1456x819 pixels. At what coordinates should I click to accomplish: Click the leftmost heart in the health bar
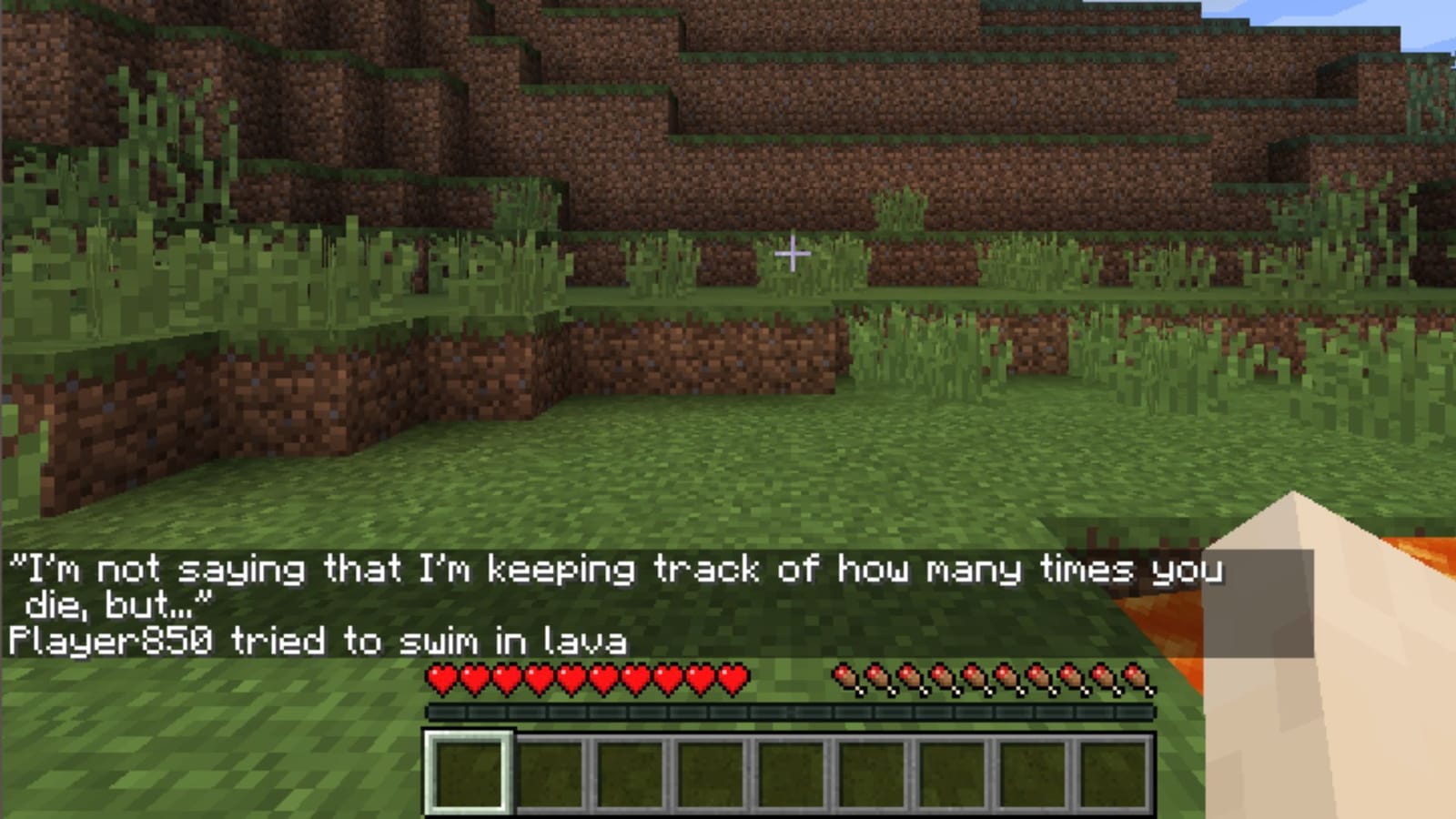tap(443, 679)
